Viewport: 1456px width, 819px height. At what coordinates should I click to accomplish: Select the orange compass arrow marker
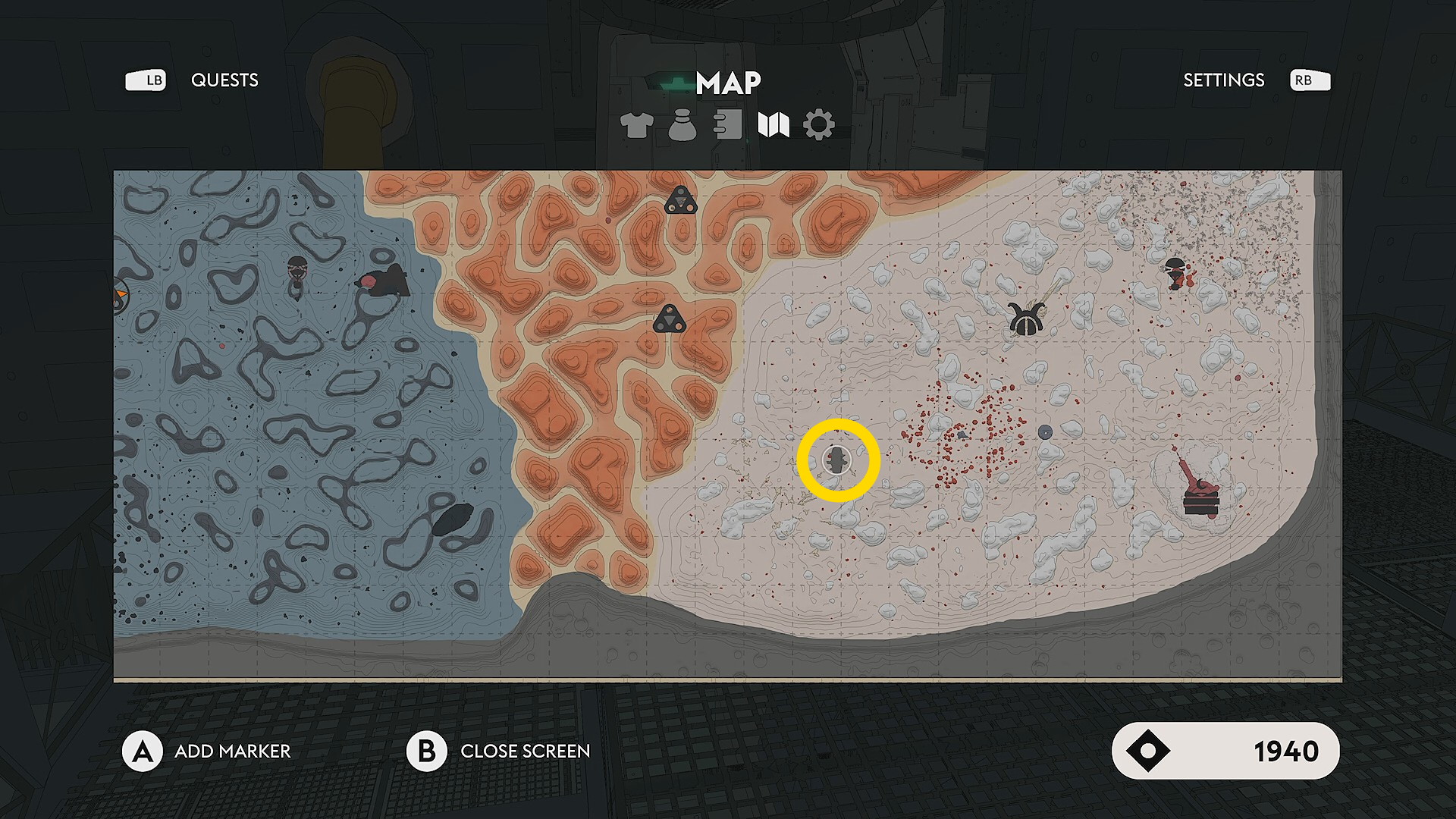click(x=121, y=295)
